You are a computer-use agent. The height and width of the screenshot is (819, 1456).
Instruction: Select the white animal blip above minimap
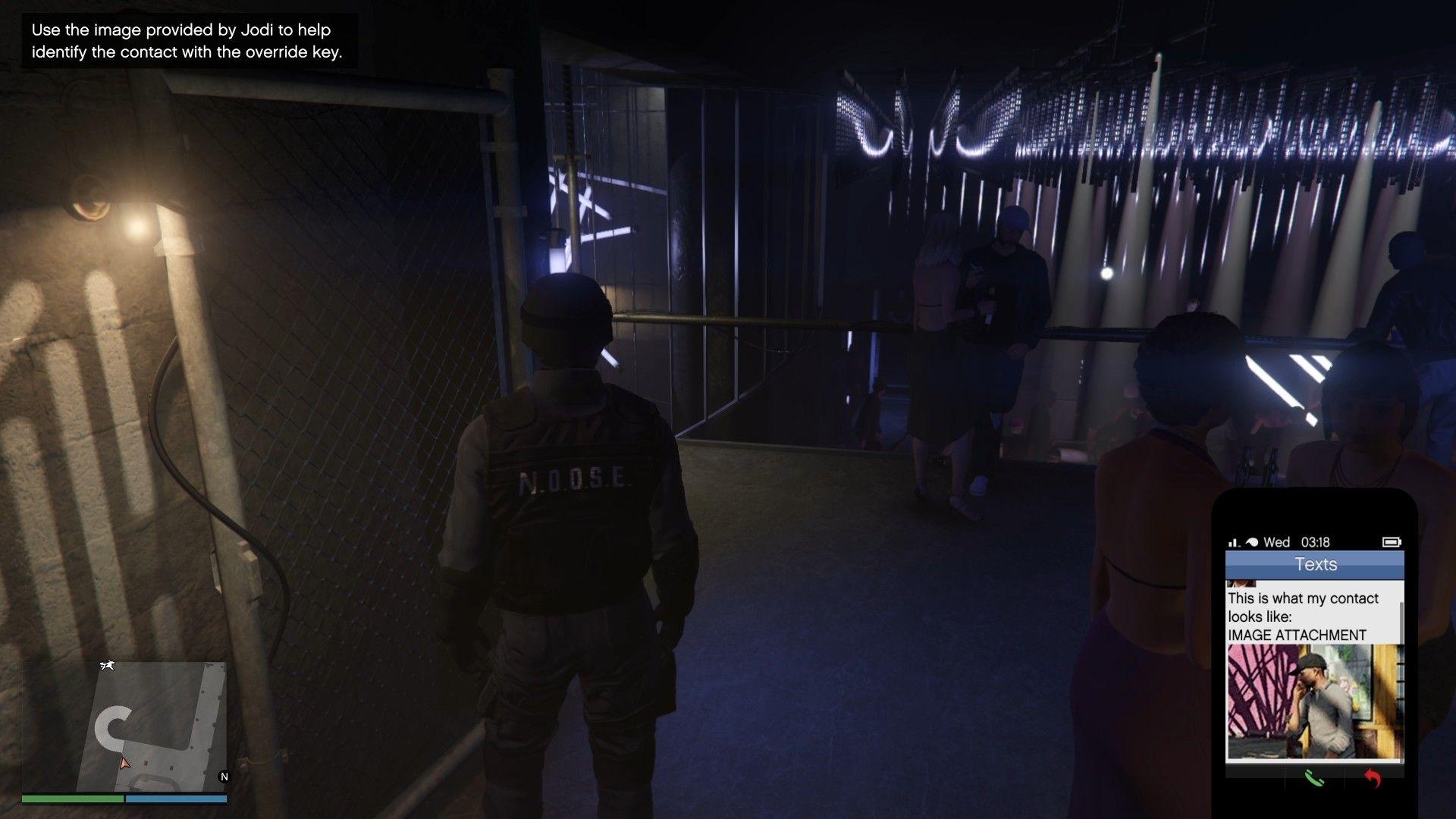[x=107, y=665]
